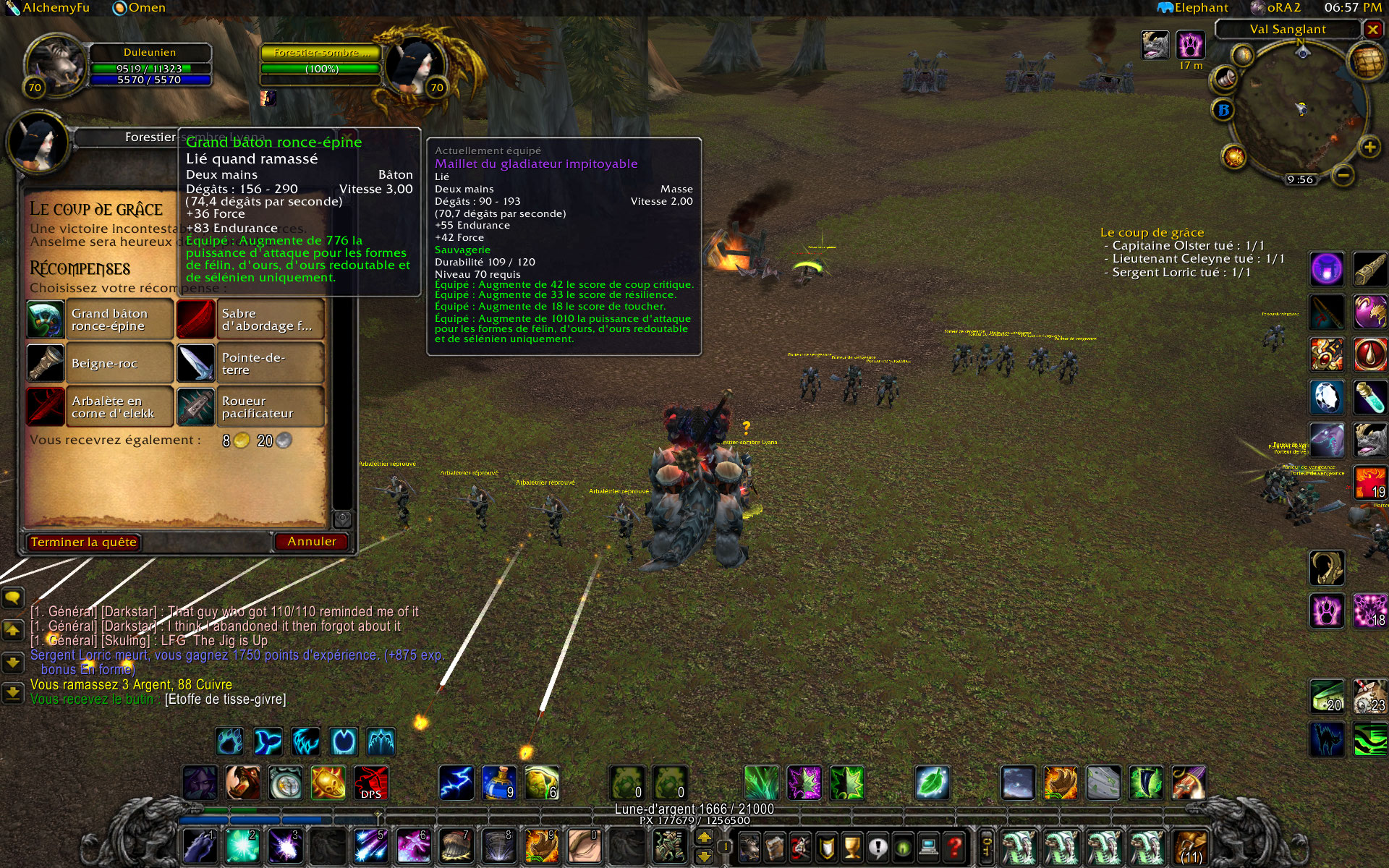The width and height of the screenshot is (1389, 868).
Task: Cancel the quest reward dialog with Annuler
Action: click(311, 541)
